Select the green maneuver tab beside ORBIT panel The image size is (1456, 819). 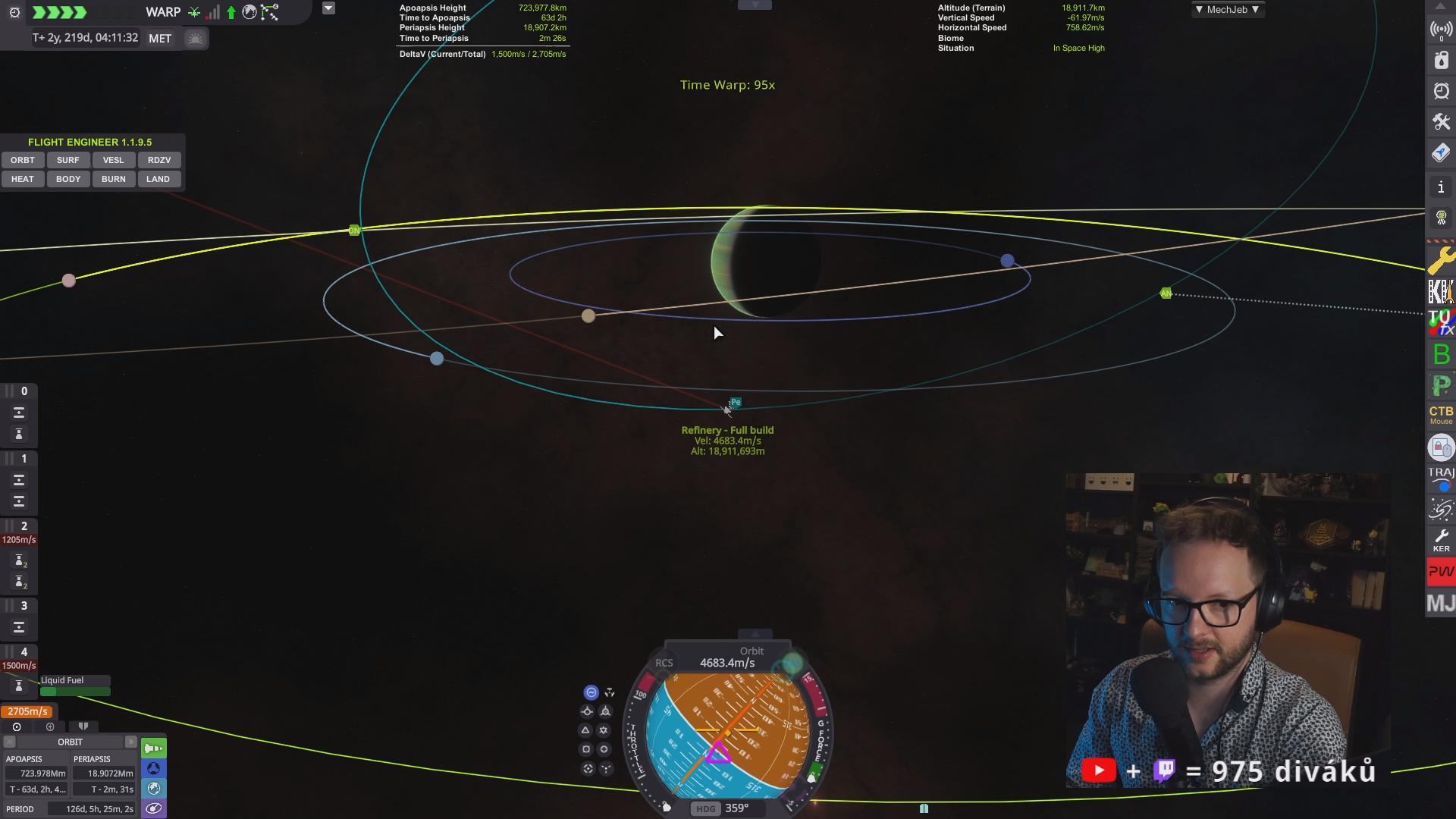click(x=154, y=748)
